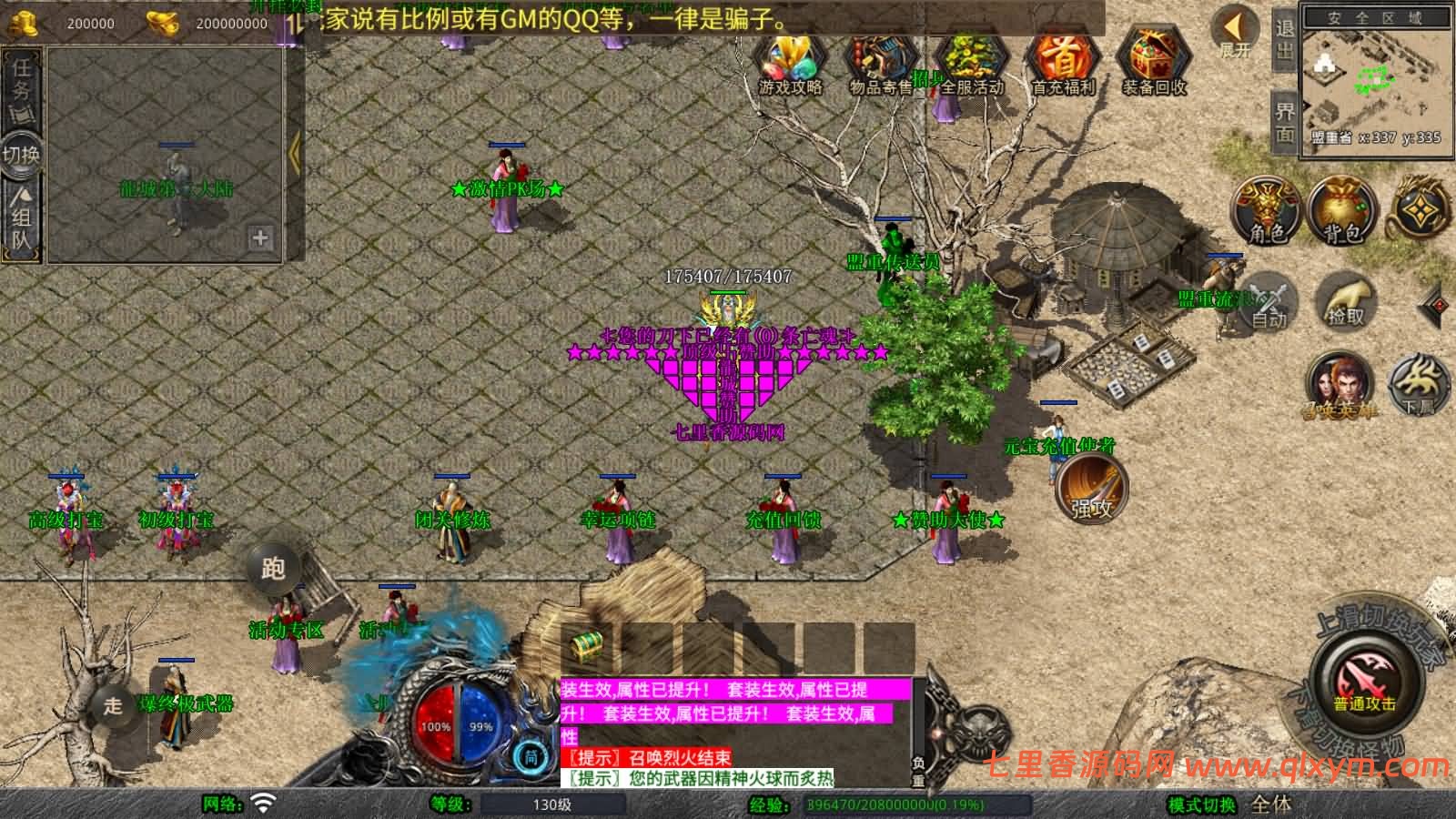This screenshot has width=1456, height=819.
Task: Open the minimap of 盟重省
Action: (x=1375, y=80)
